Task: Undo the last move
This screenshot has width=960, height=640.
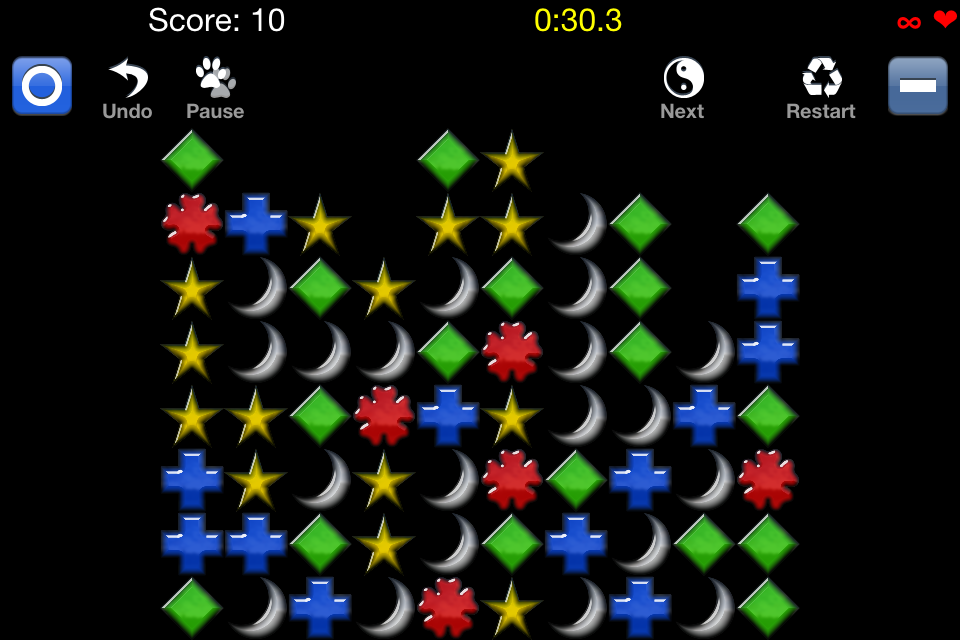Action: (128, 88)
